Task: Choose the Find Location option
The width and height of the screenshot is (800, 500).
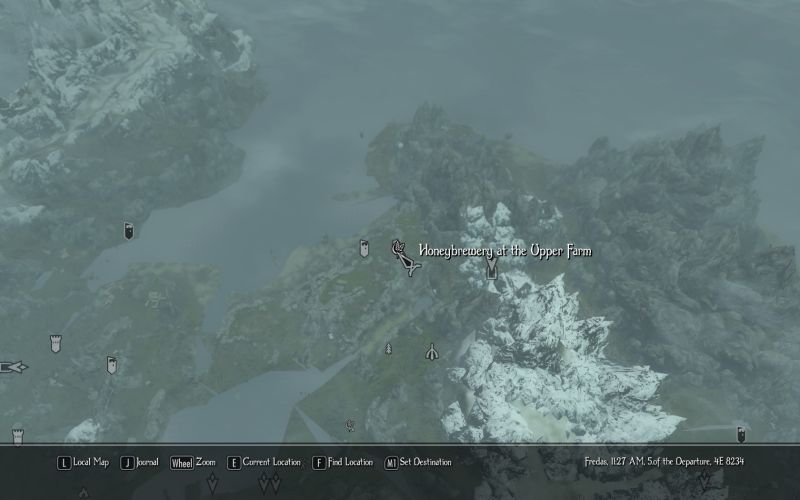Action: point(343,462)
